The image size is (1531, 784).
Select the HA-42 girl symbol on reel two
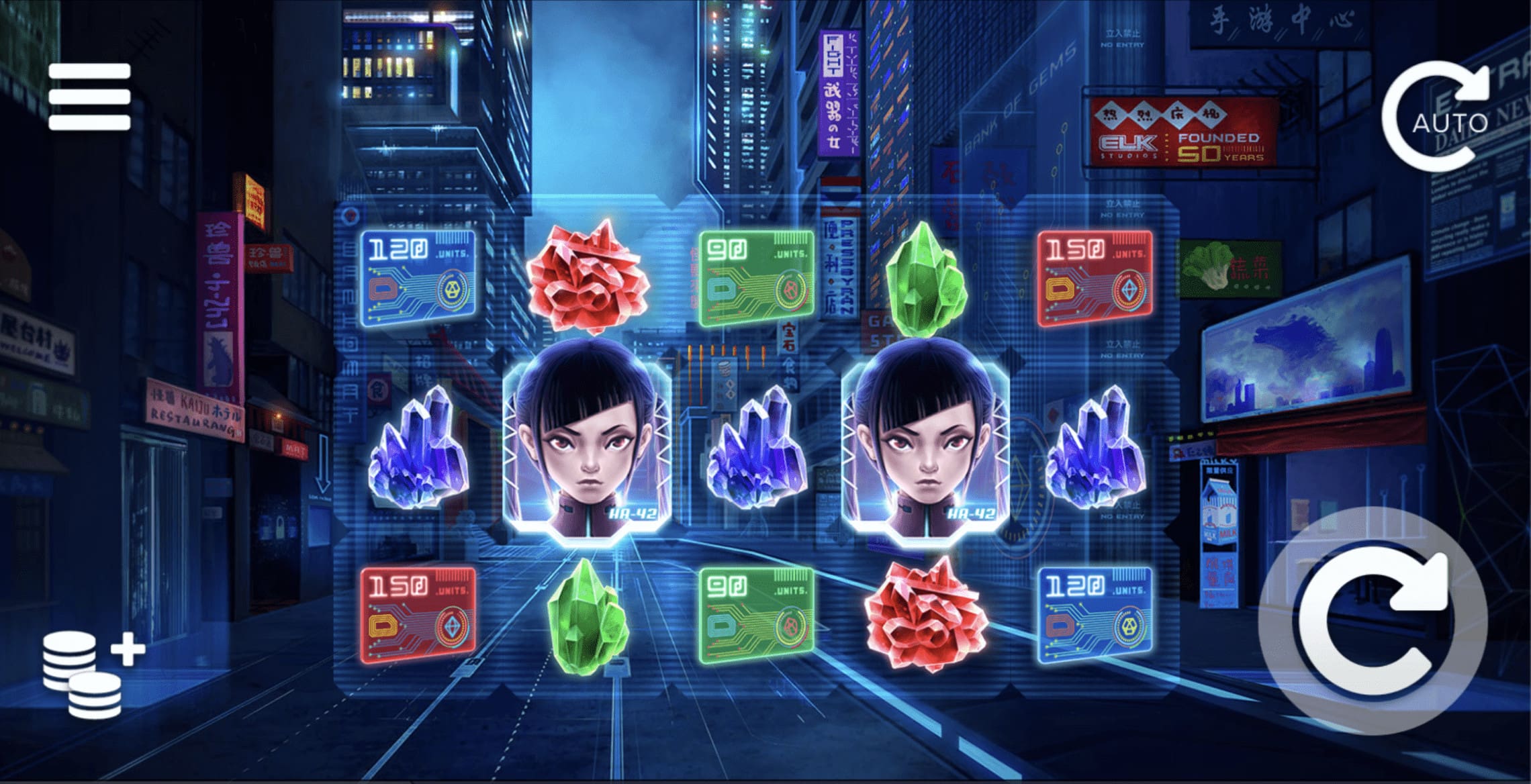[591, 443]
